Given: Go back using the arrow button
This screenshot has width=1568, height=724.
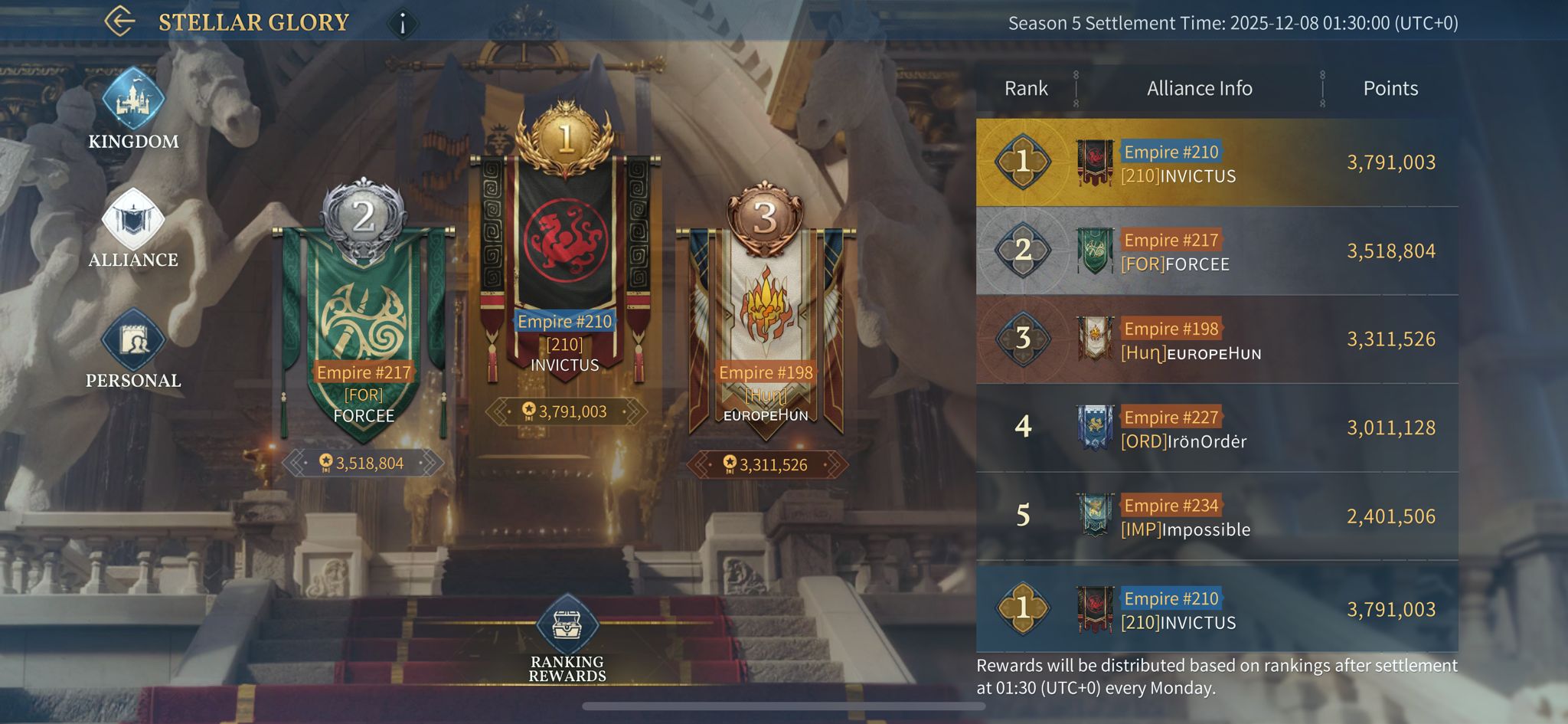Looking at the screenshot, I should coord(119,21).
